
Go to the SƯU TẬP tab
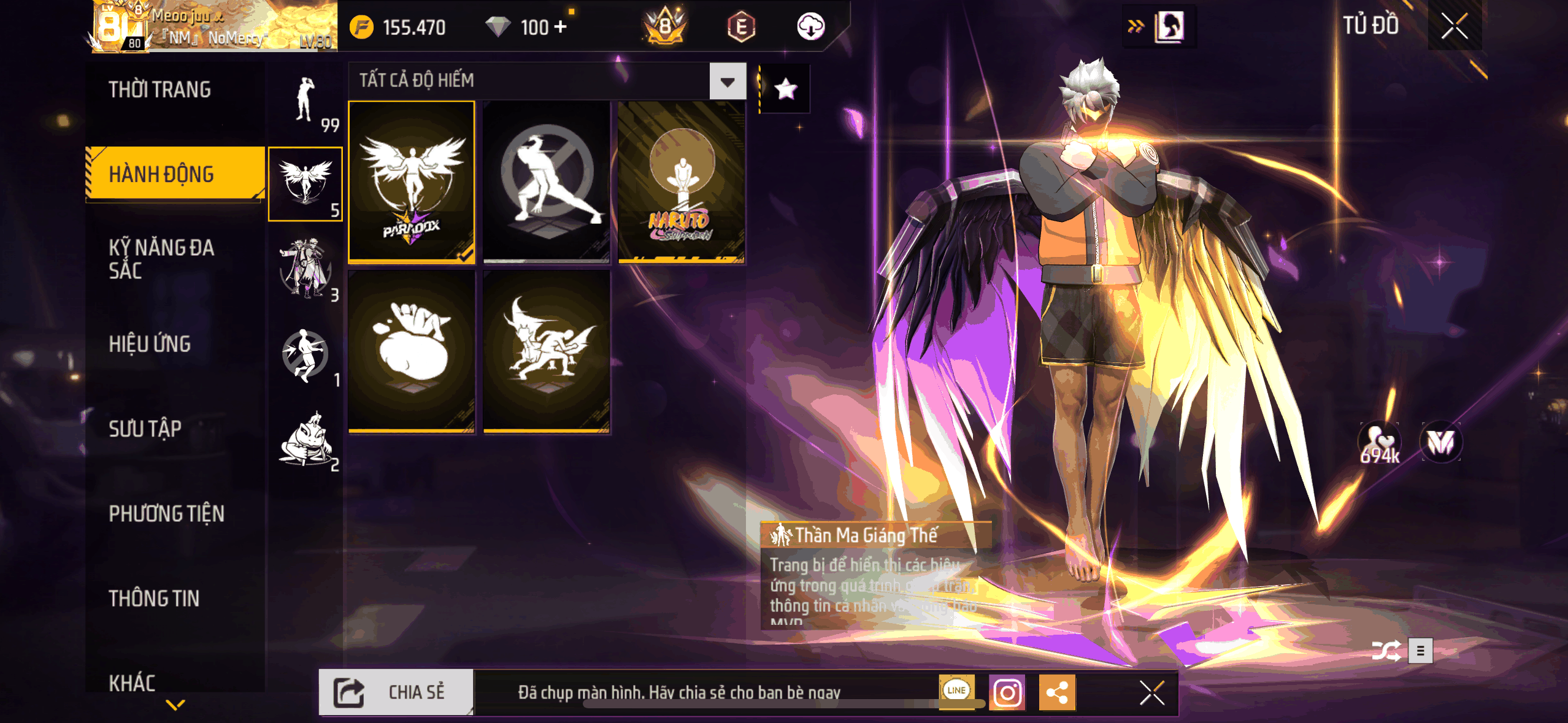[145, 429]
